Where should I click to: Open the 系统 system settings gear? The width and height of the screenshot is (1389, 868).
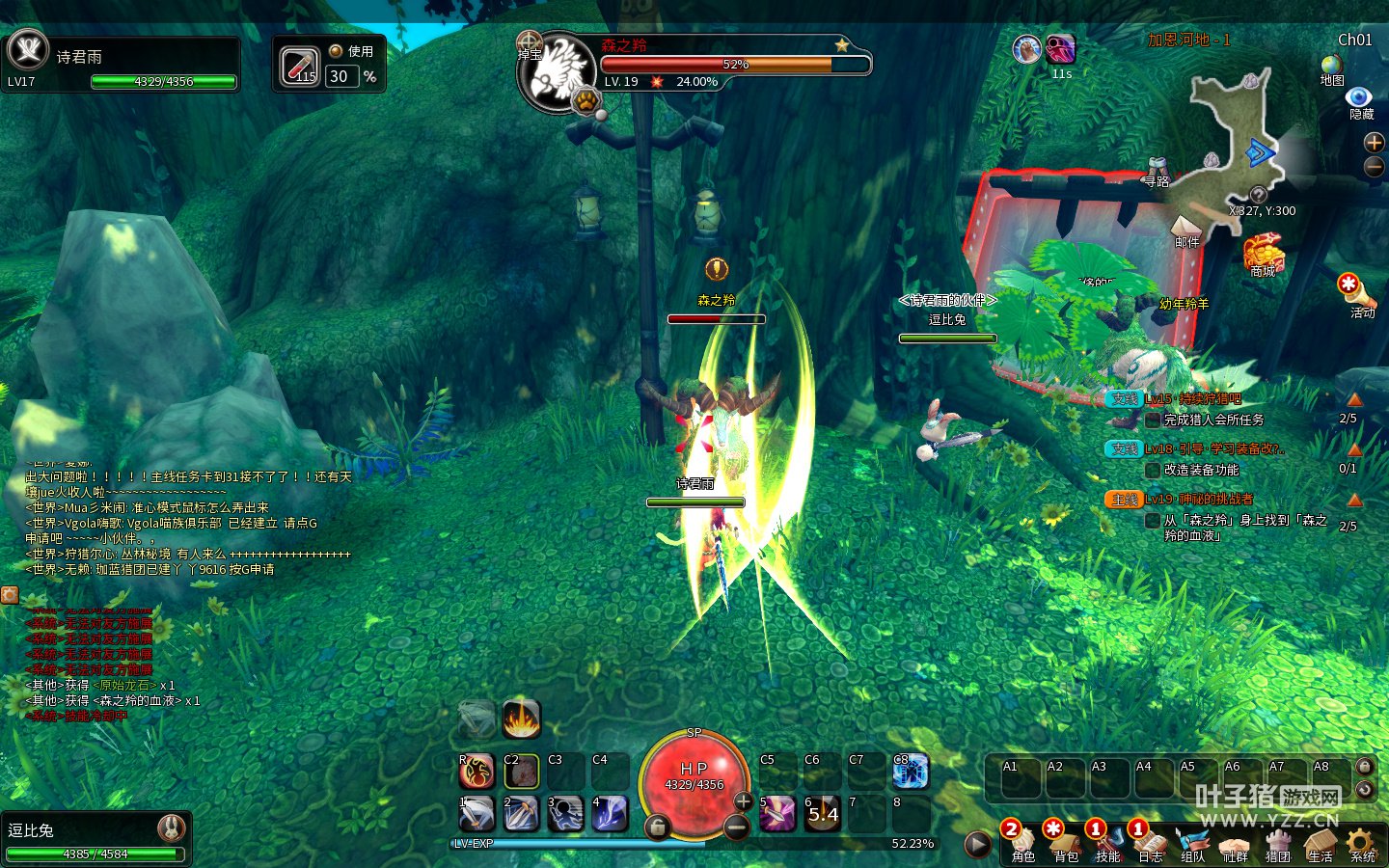pyautogui.click(x=1362, y=843)
